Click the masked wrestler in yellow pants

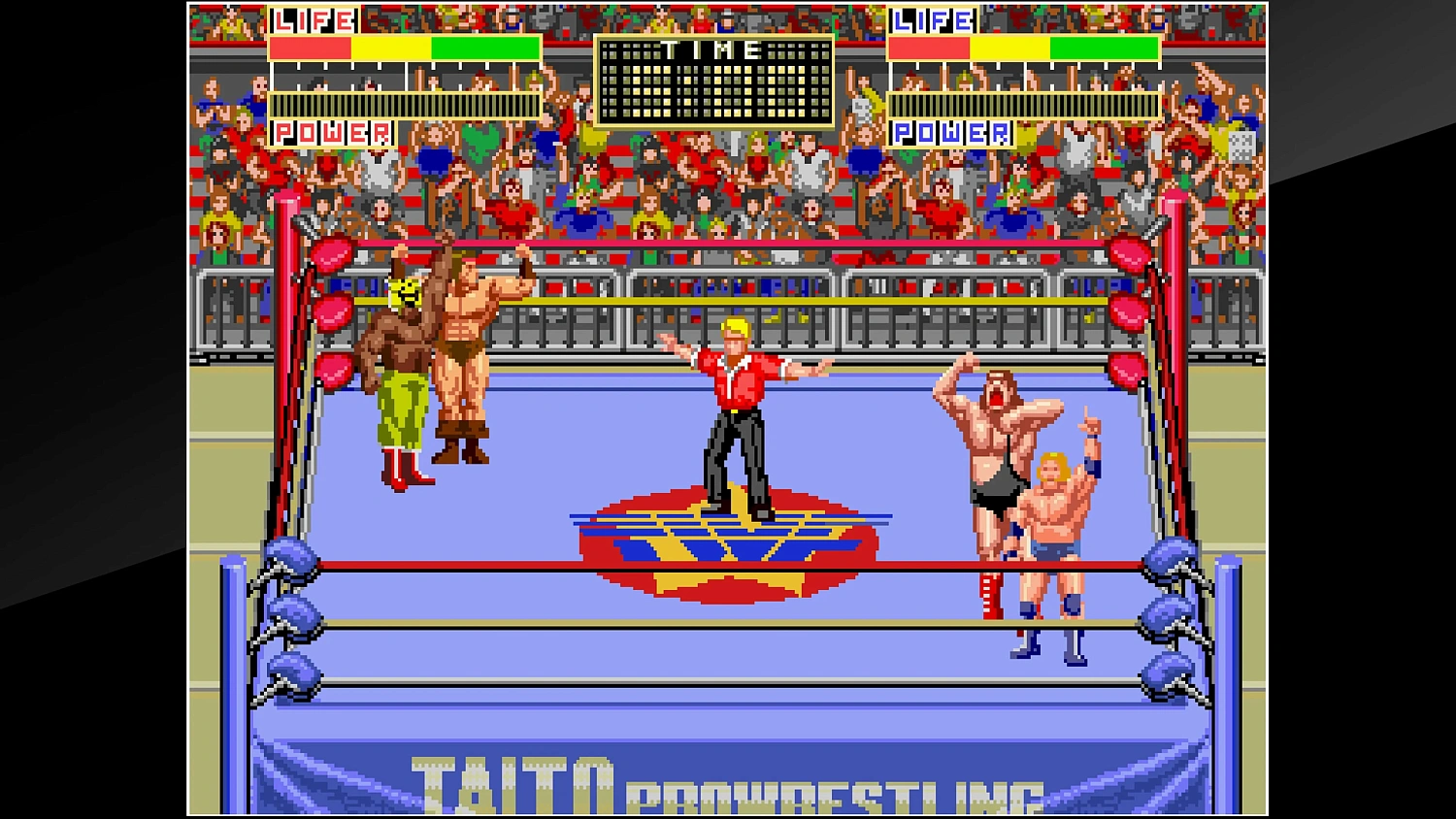click(x=398, y=378)
